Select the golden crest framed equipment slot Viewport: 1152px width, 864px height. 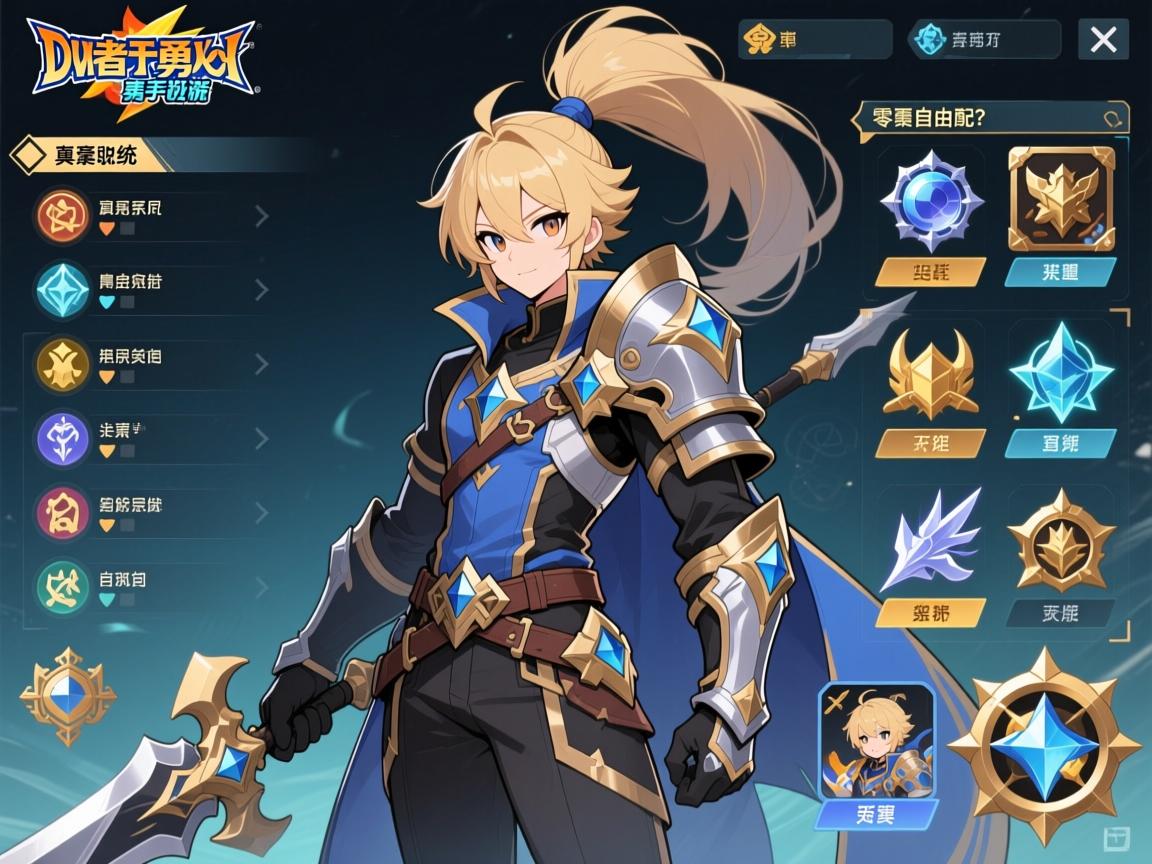point(1061,199)
